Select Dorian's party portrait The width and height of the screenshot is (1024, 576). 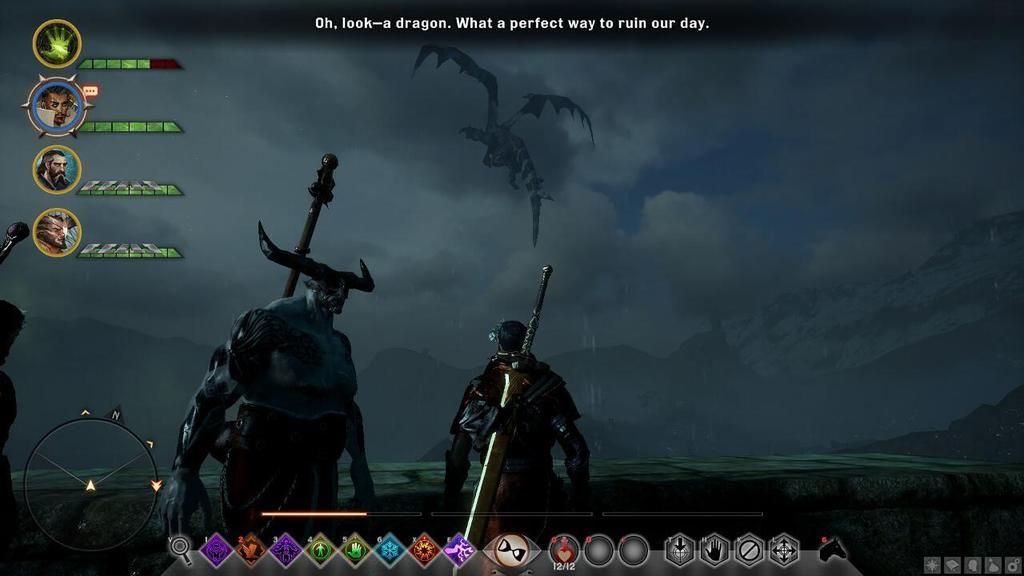tap(57, 107)
